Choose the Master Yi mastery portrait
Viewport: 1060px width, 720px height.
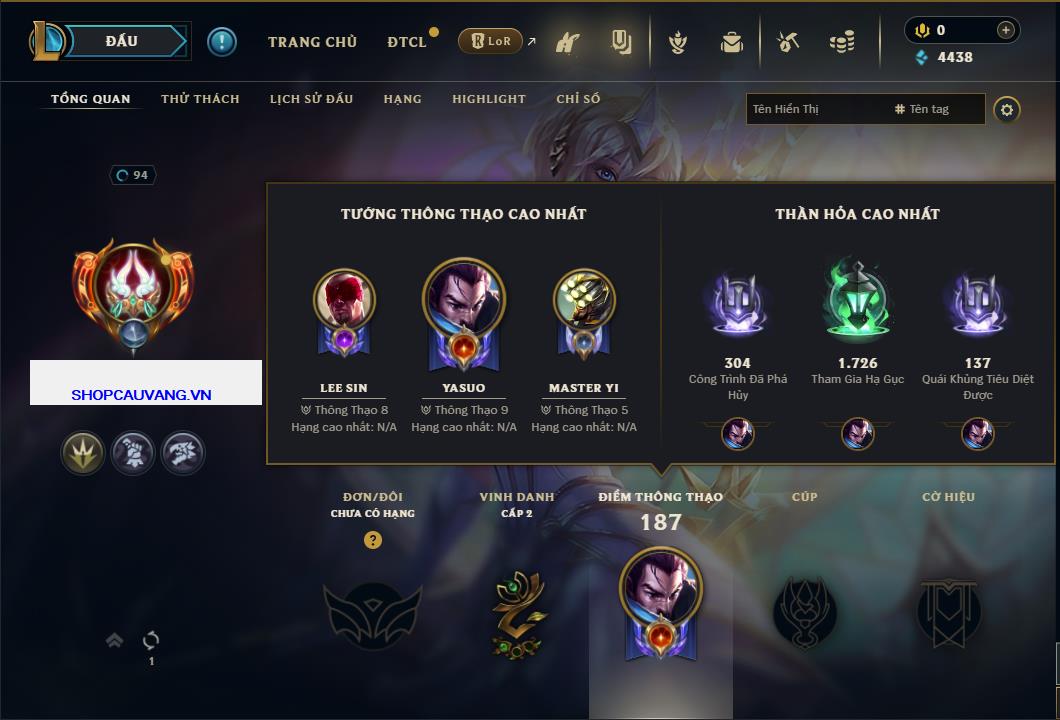[584, 300]
